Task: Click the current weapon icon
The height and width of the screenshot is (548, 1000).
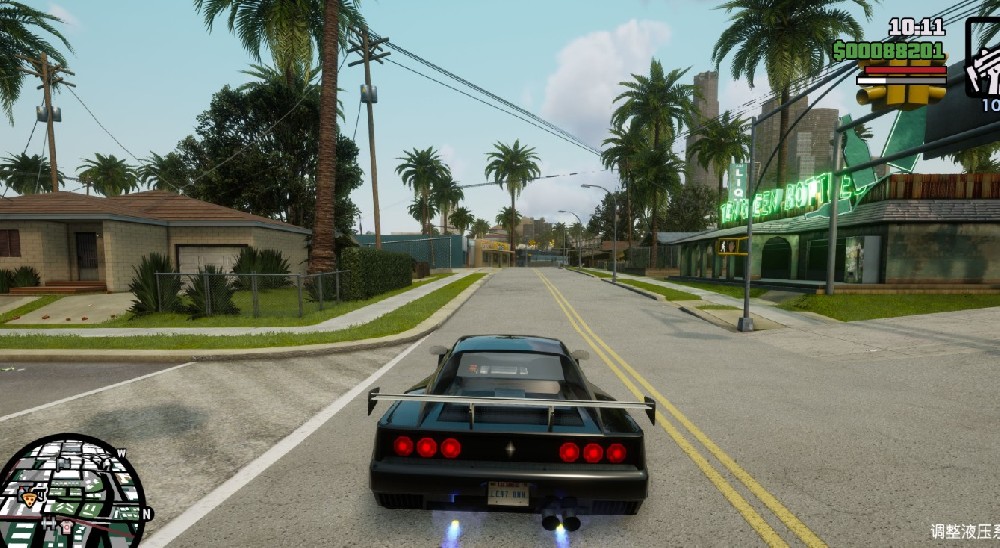Action: tap(984, 60)
